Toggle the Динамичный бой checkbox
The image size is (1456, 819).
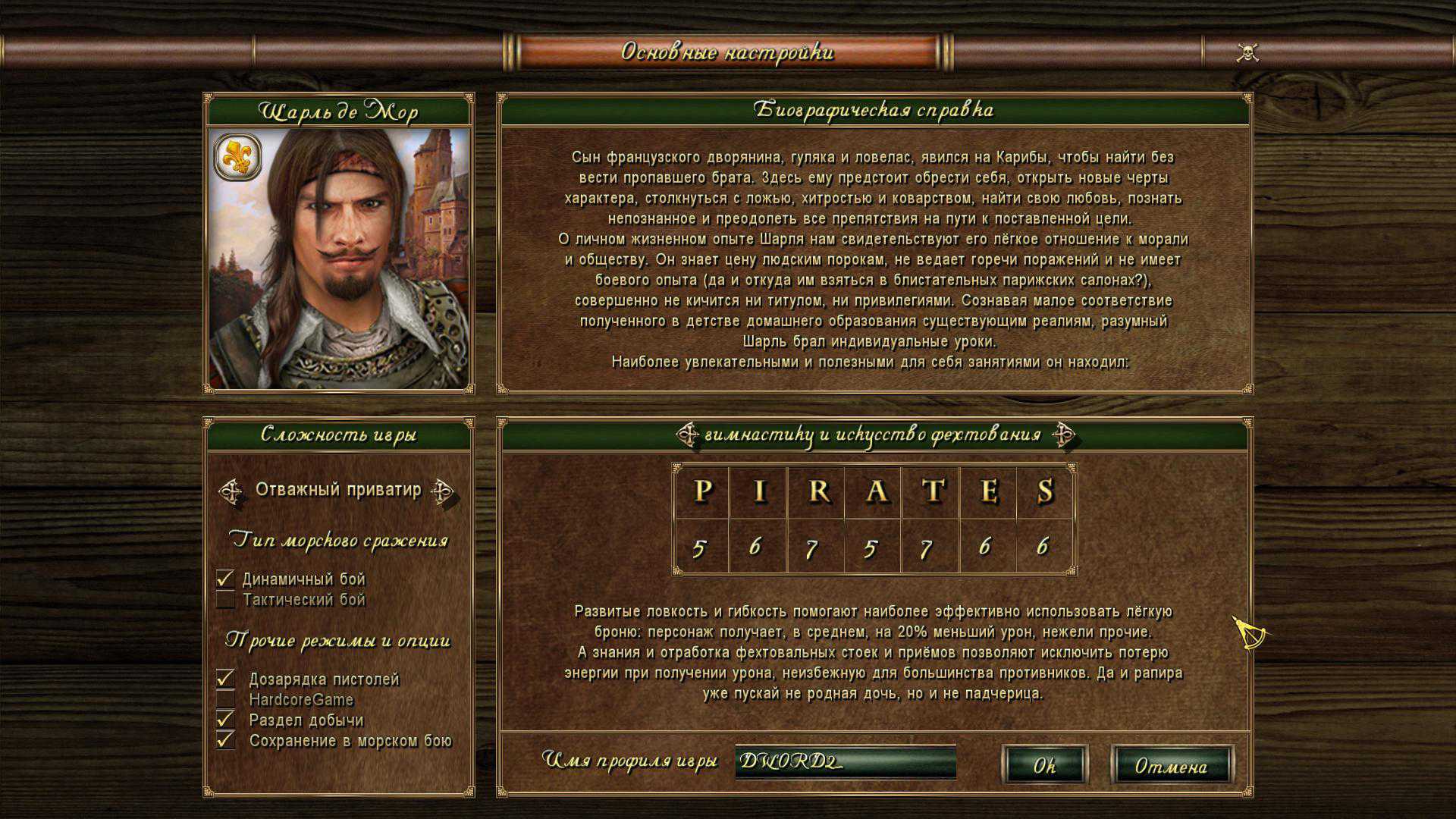[225, 579]
